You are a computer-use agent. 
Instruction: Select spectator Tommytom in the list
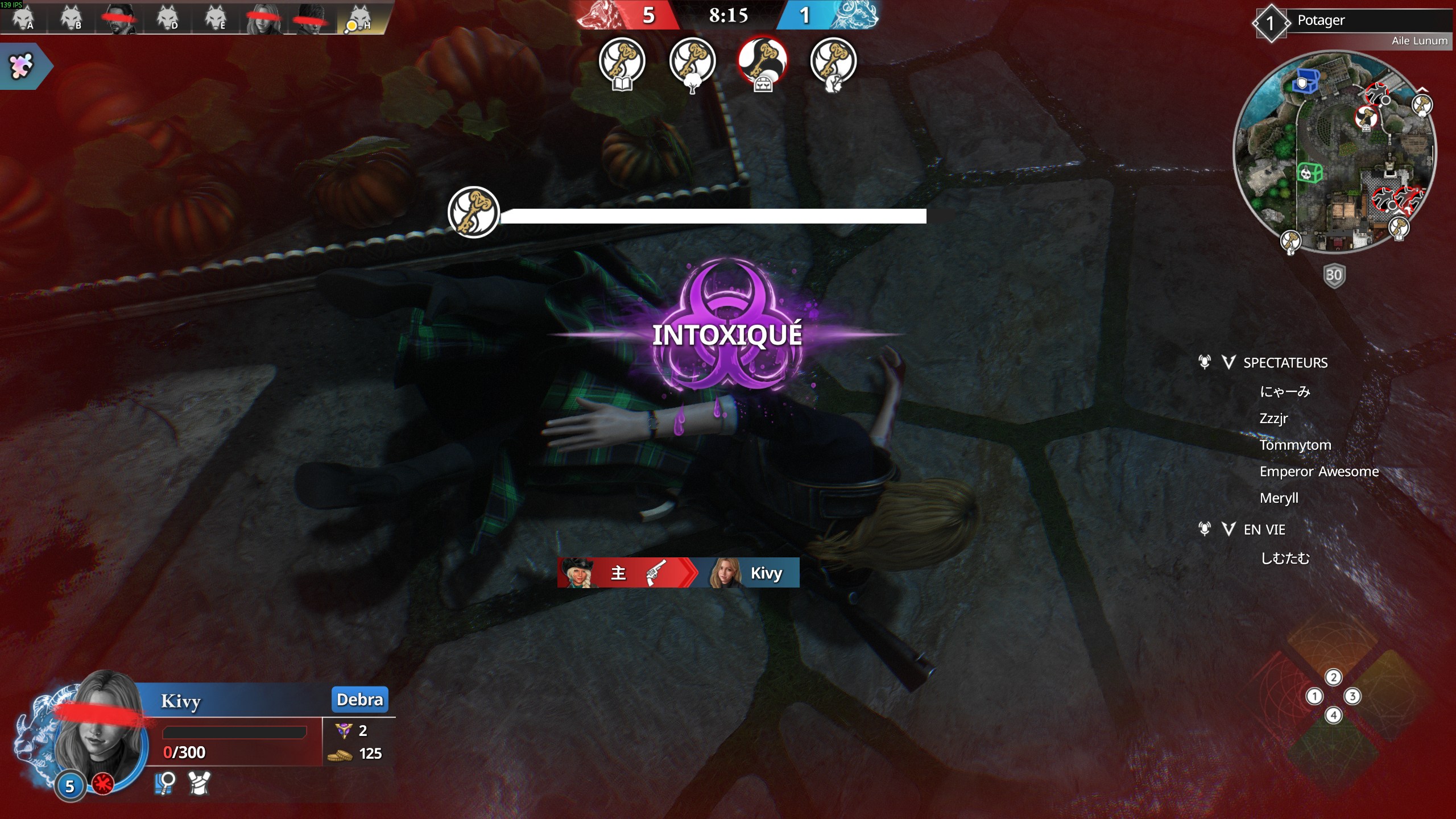point(1295,445)
